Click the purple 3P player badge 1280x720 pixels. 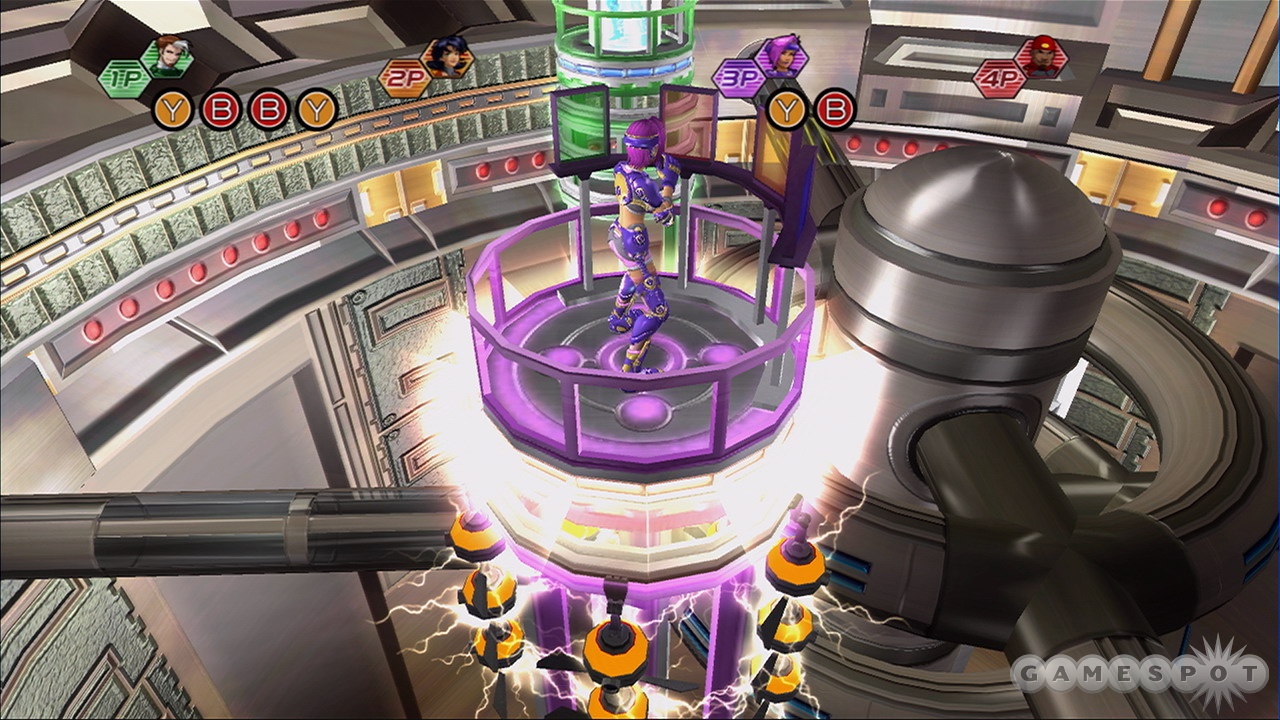pyautogui.click(x=738, y=78)
